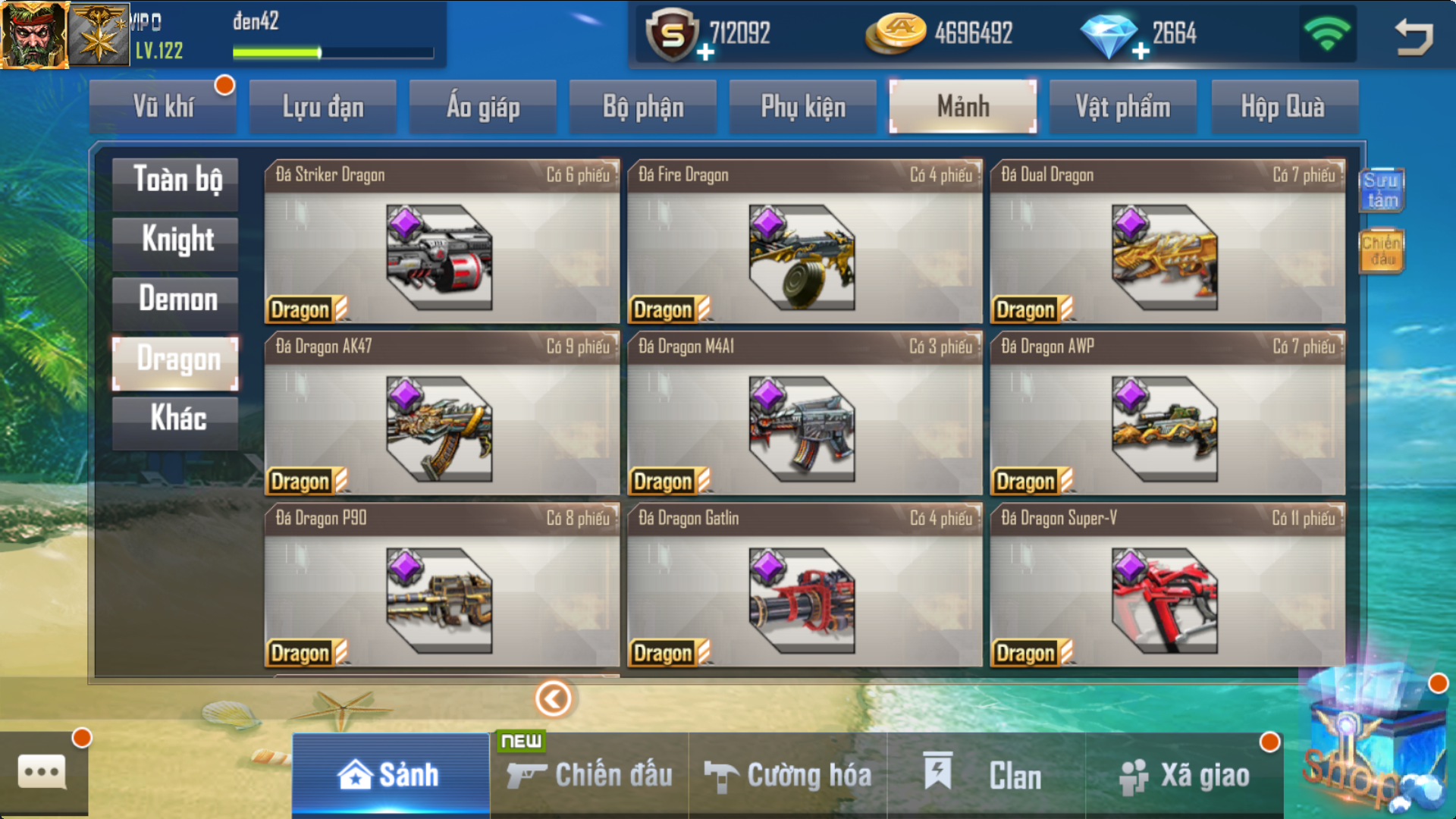Screen dimensions: 1456x819
Task: Select the Demon fragment category
Action: coord(176,300)
